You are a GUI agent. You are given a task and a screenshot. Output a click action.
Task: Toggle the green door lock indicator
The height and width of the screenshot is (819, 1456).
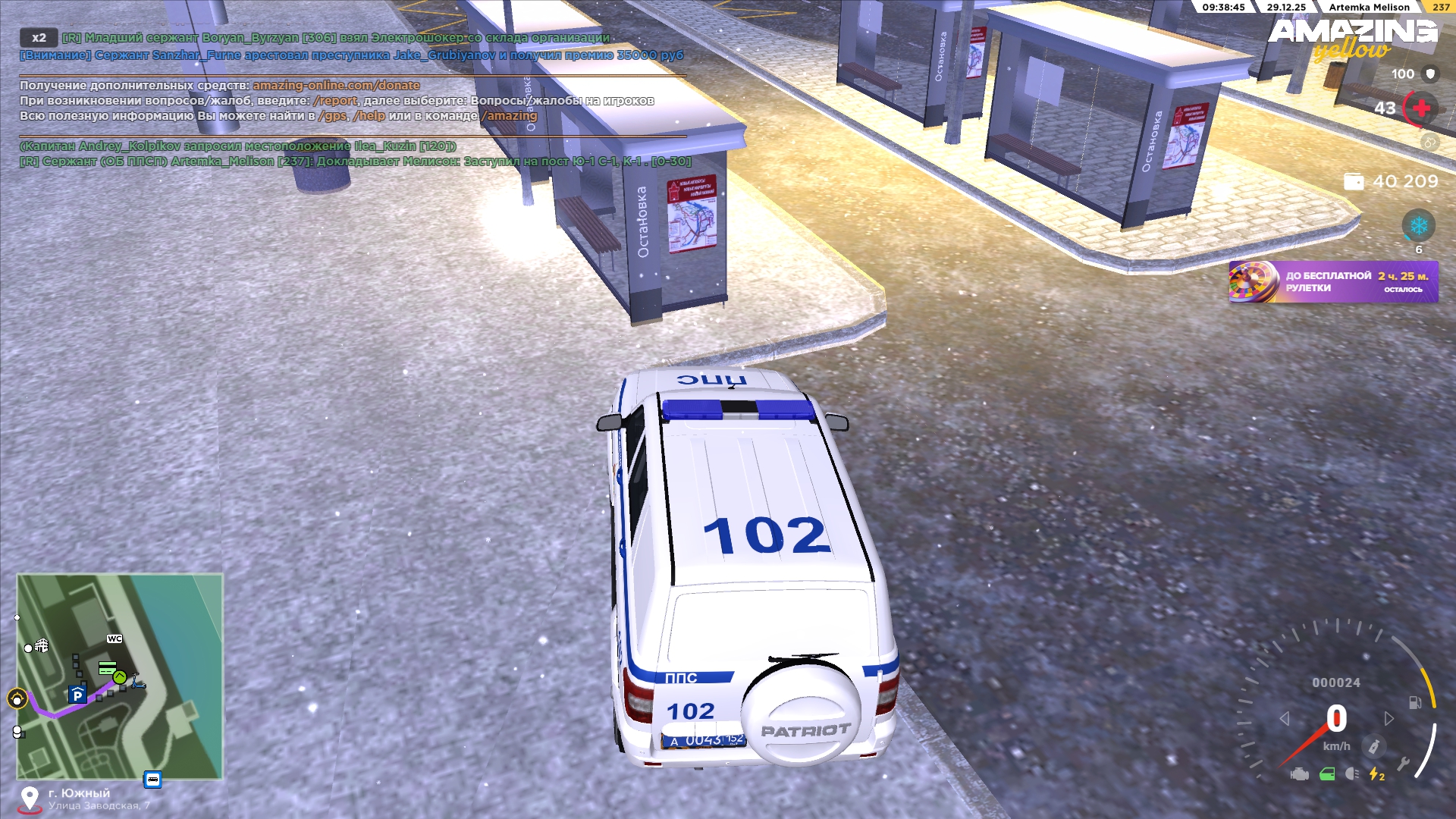pos(1327,774)
